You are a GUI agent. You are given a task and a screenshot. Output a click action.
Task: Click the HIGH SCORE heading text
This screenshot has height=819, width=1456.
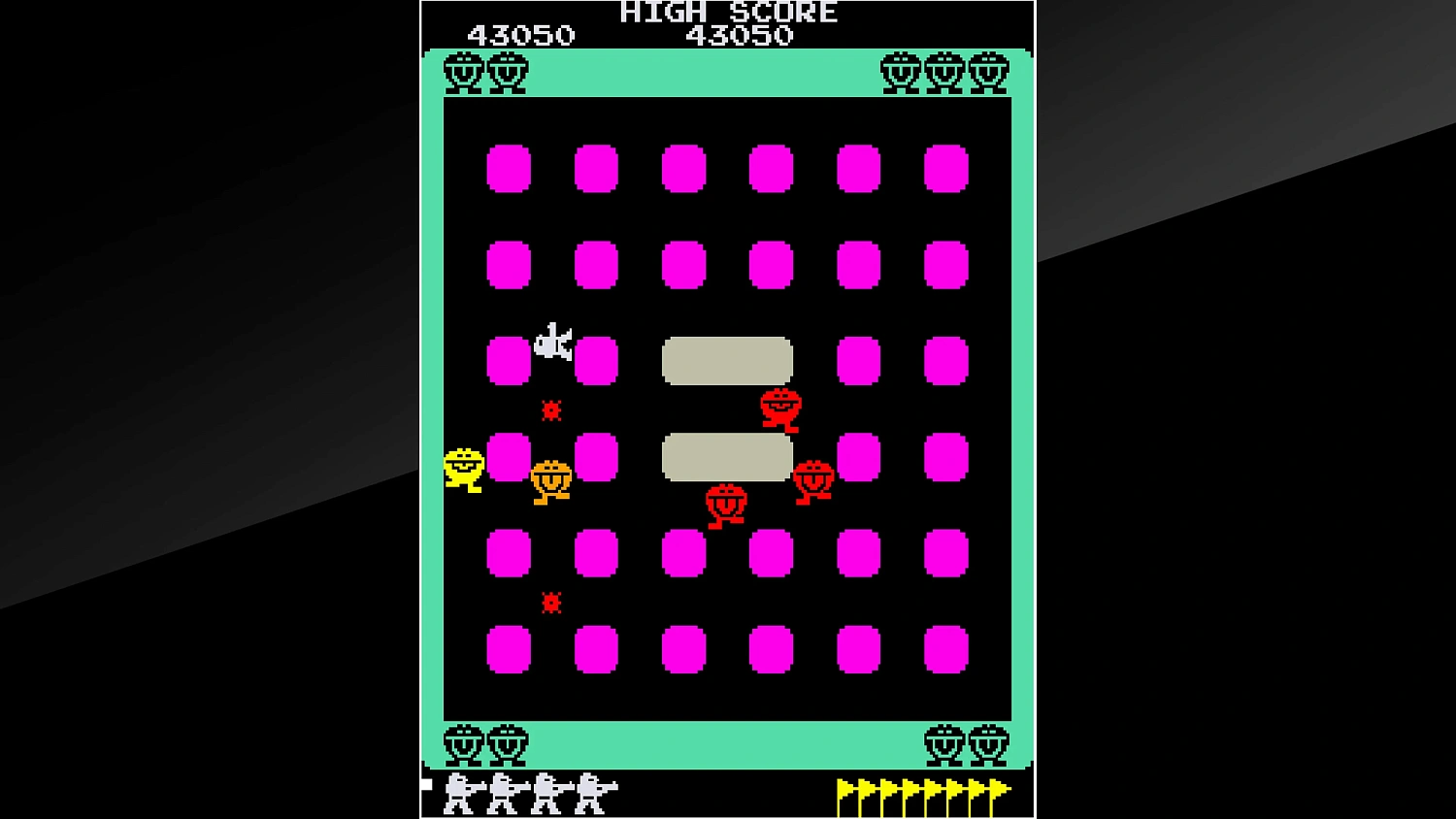click(728, 13)
